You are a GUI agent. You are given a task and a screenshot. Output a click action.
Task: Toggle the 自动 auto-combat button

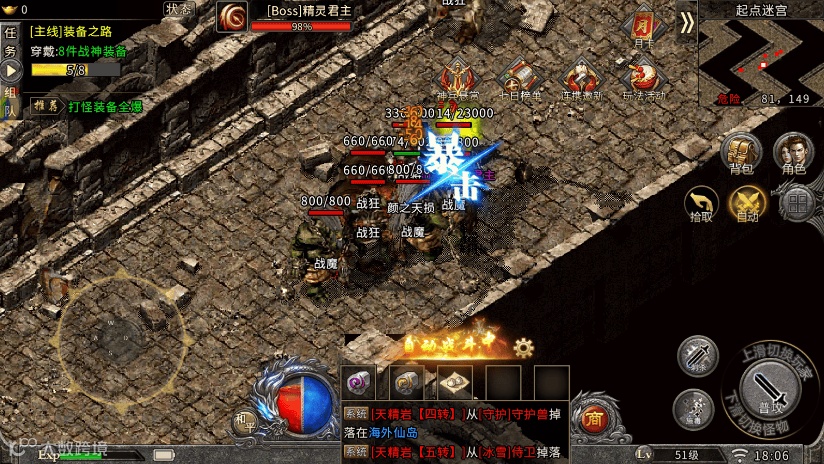coord(747,202)
